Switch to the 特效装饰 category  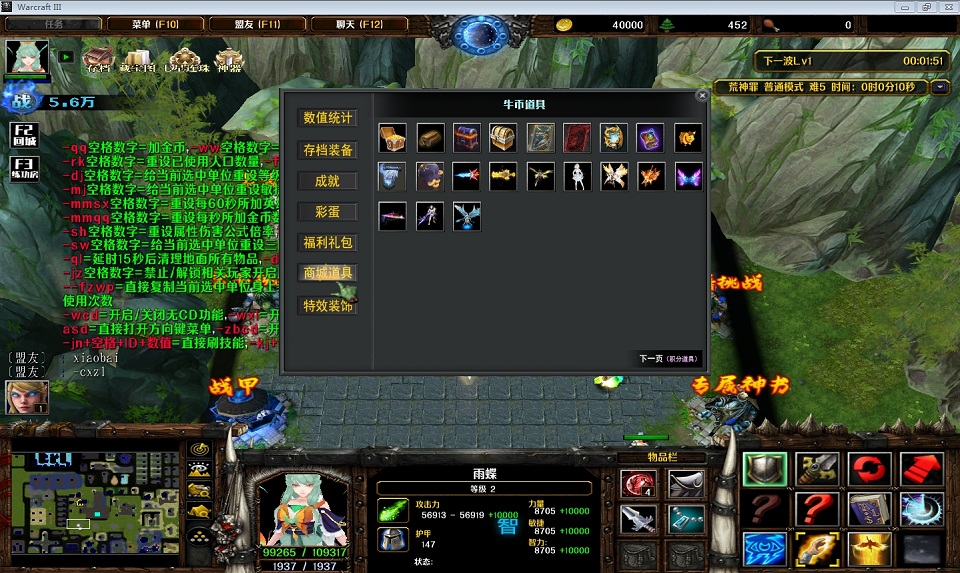(328, 306)
